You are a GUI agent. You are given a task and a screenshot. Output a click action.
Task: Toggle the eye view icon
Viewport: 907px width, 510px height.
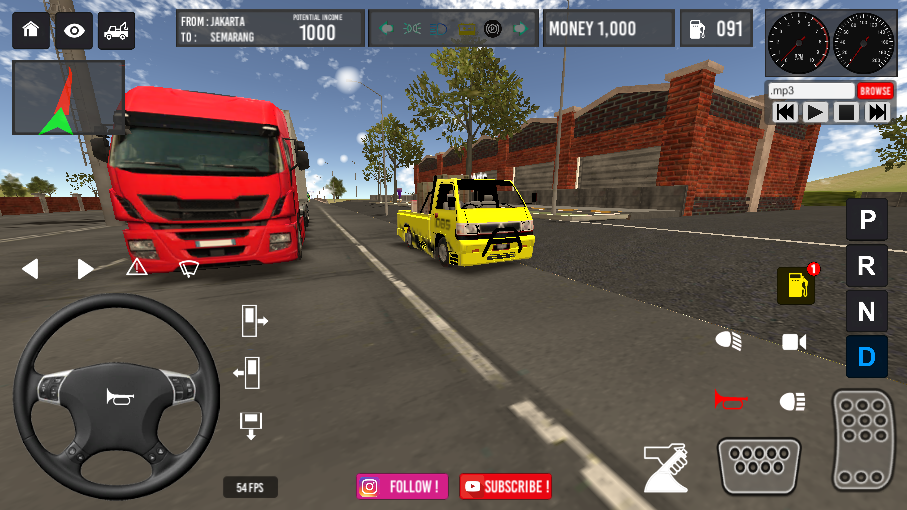pos(74,30)
